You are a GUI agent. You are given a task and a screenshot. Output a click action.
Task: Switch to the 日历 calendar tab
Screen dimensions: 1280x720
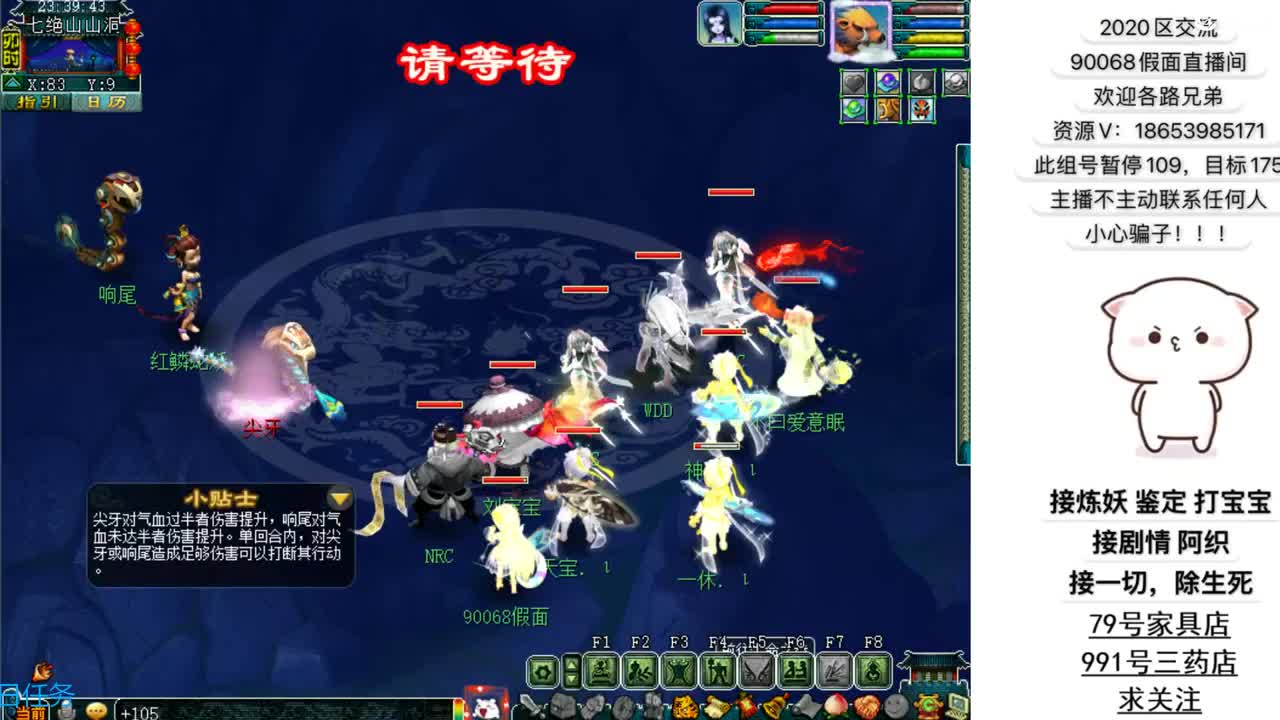[x=107, y=102]
